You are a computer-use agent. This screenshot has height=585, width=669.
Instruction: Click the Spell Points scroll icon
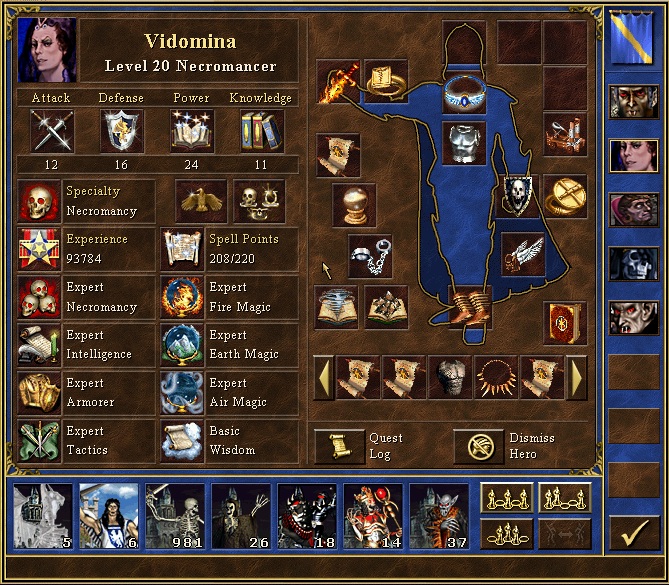[x=182, y=249]
